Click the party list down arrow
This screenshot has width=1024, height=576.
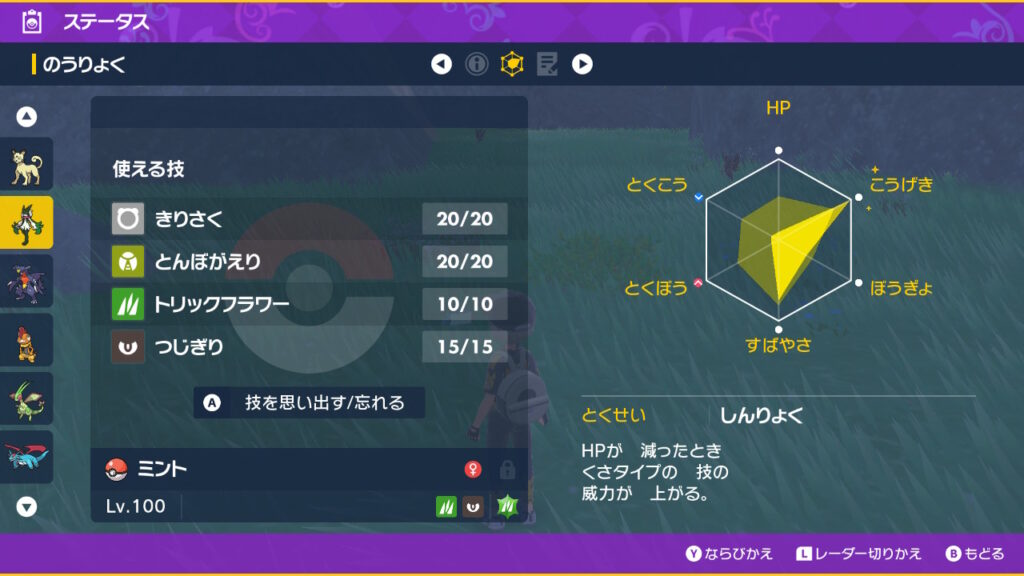tap(27, 506)
